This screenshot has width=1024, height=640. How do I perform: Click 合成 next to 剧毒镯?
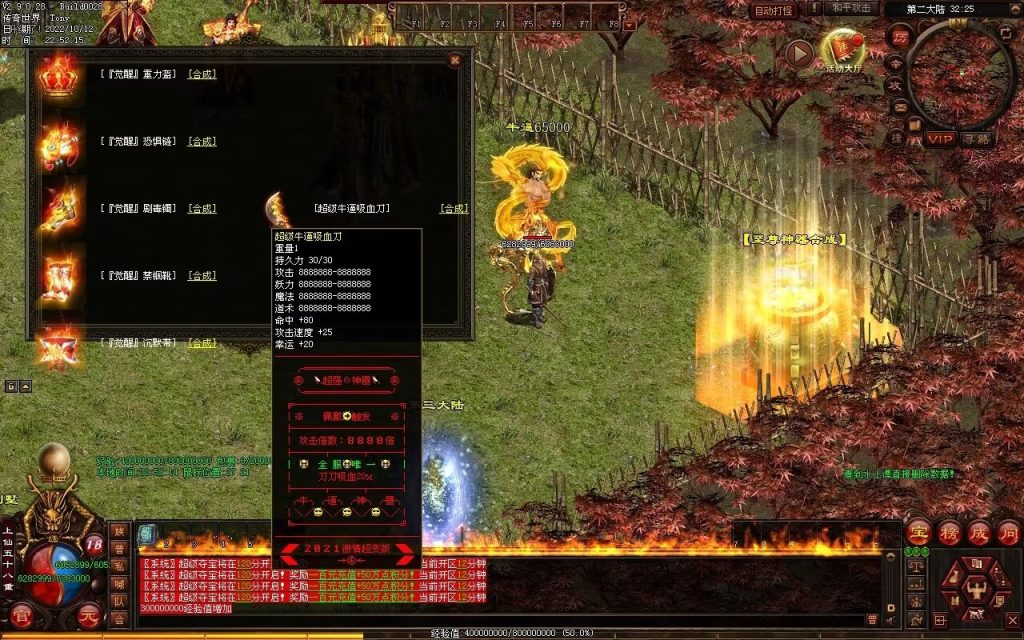pyautogui.click(x=202, y=209)
